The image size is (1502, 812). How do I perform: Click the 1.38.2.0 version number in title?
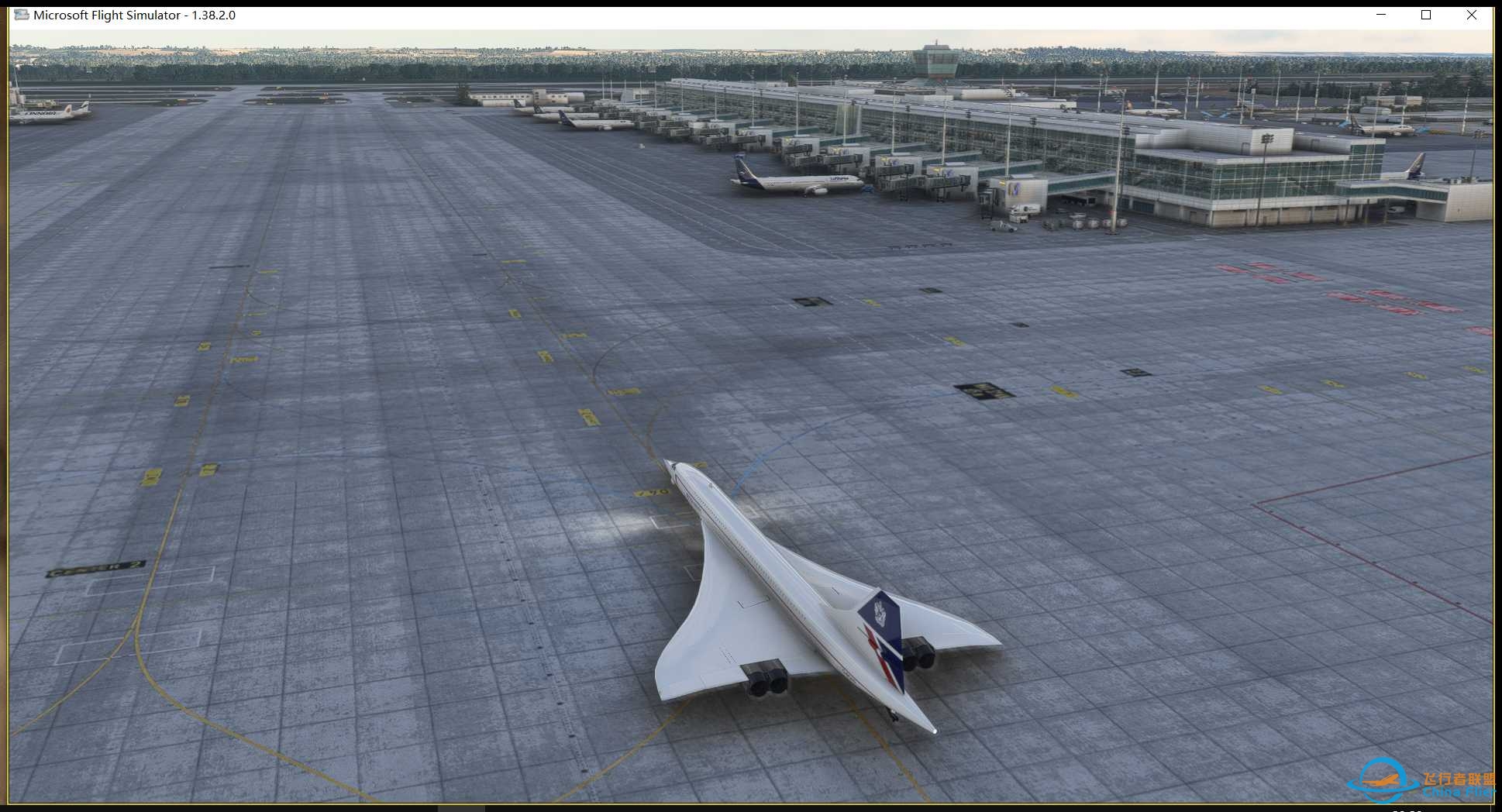pyautogui.click(x=215, y=14)
